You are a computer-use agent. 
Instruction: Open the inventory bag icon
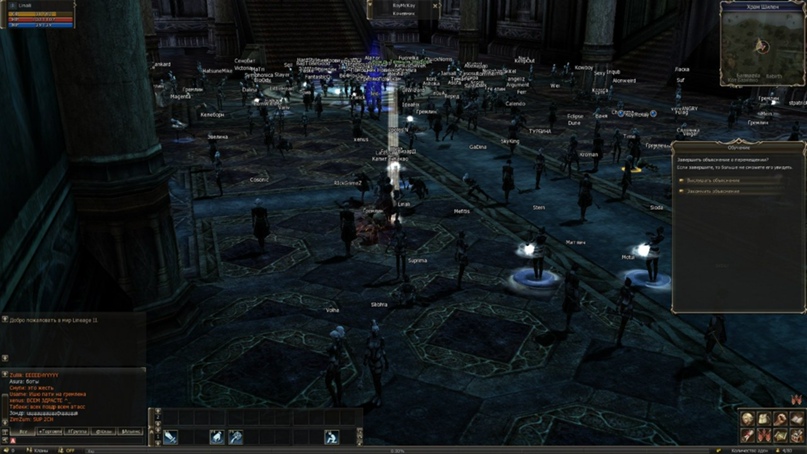764,418
